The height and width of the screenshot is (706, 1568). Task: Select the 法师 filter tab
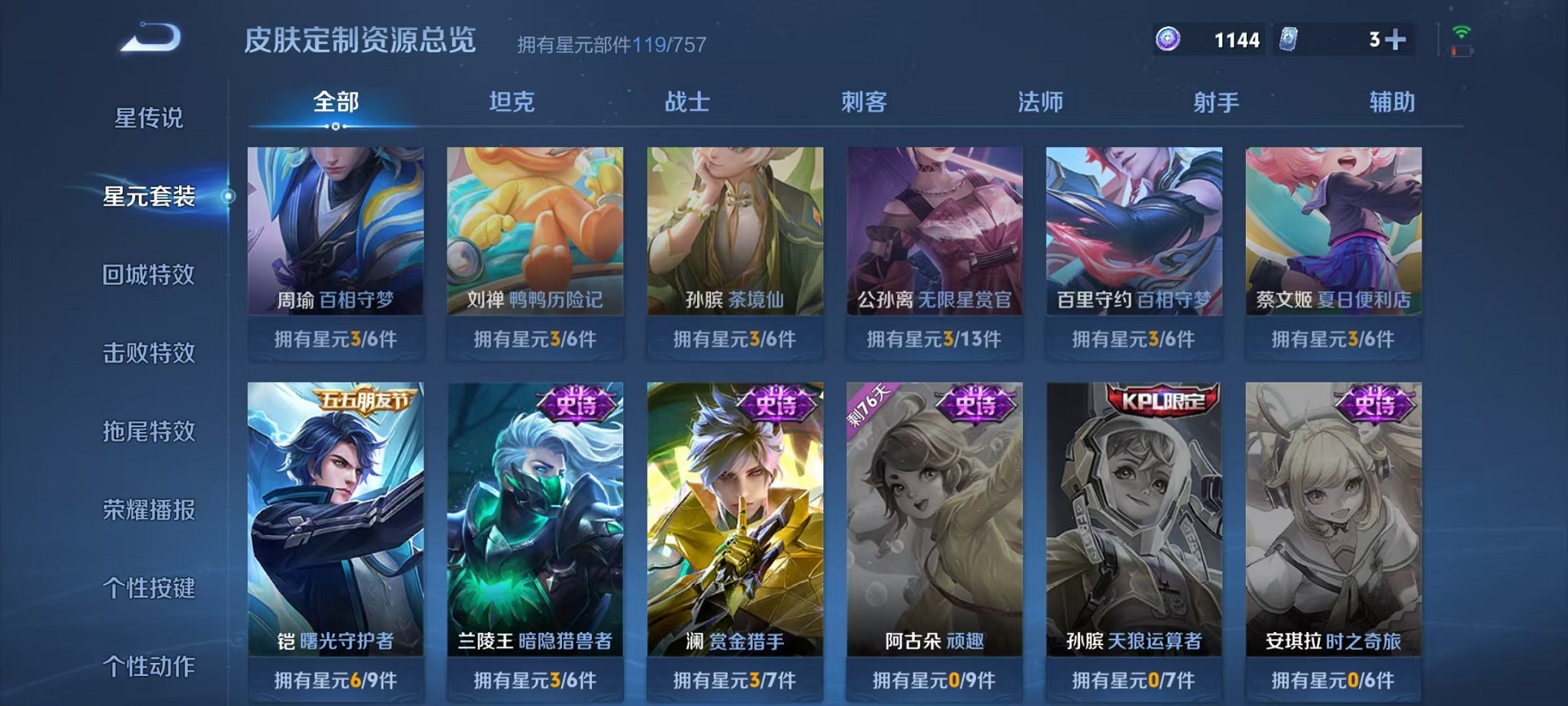(x=1043, y=102)
